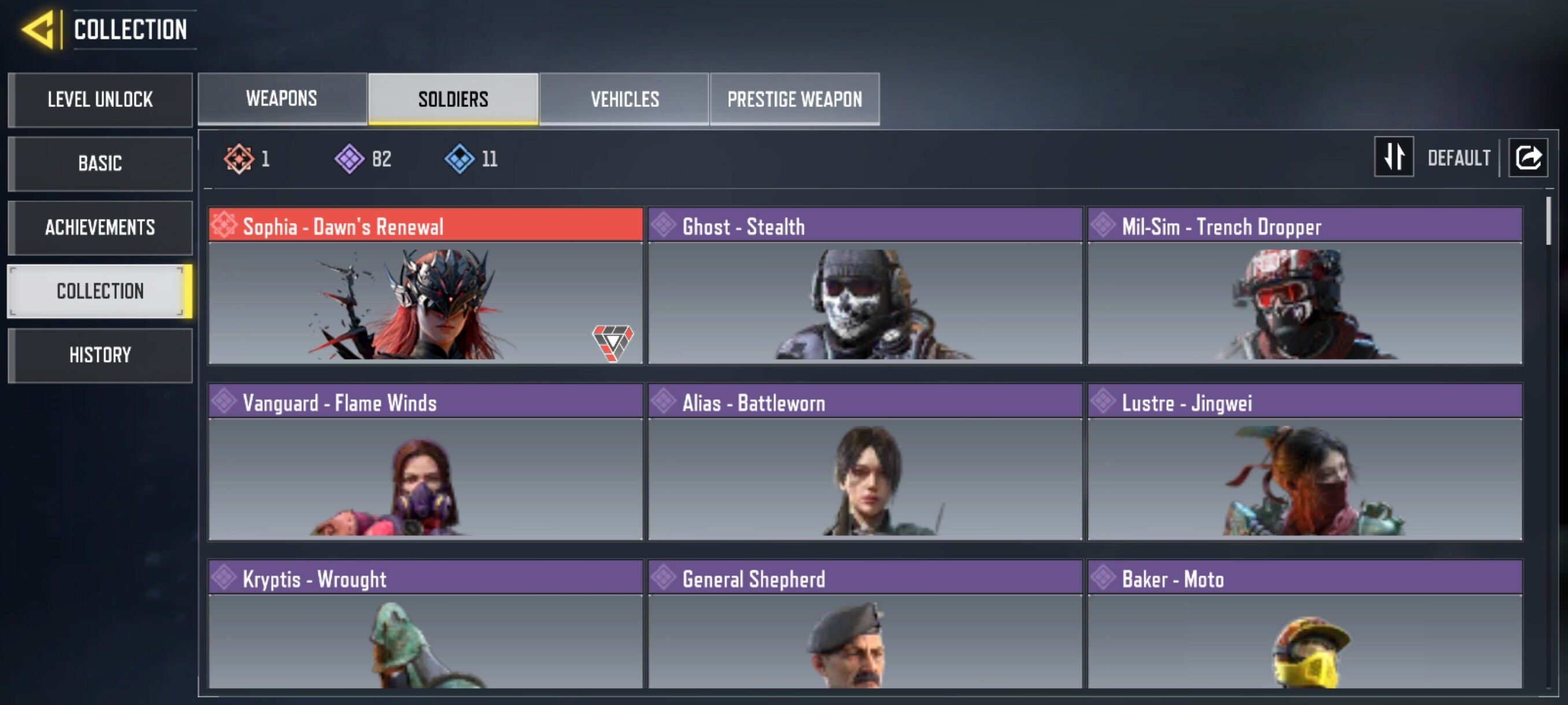Click the sort order arrows icon
Viewport: 1568px width, 705px height.
tap(1394, 158)
